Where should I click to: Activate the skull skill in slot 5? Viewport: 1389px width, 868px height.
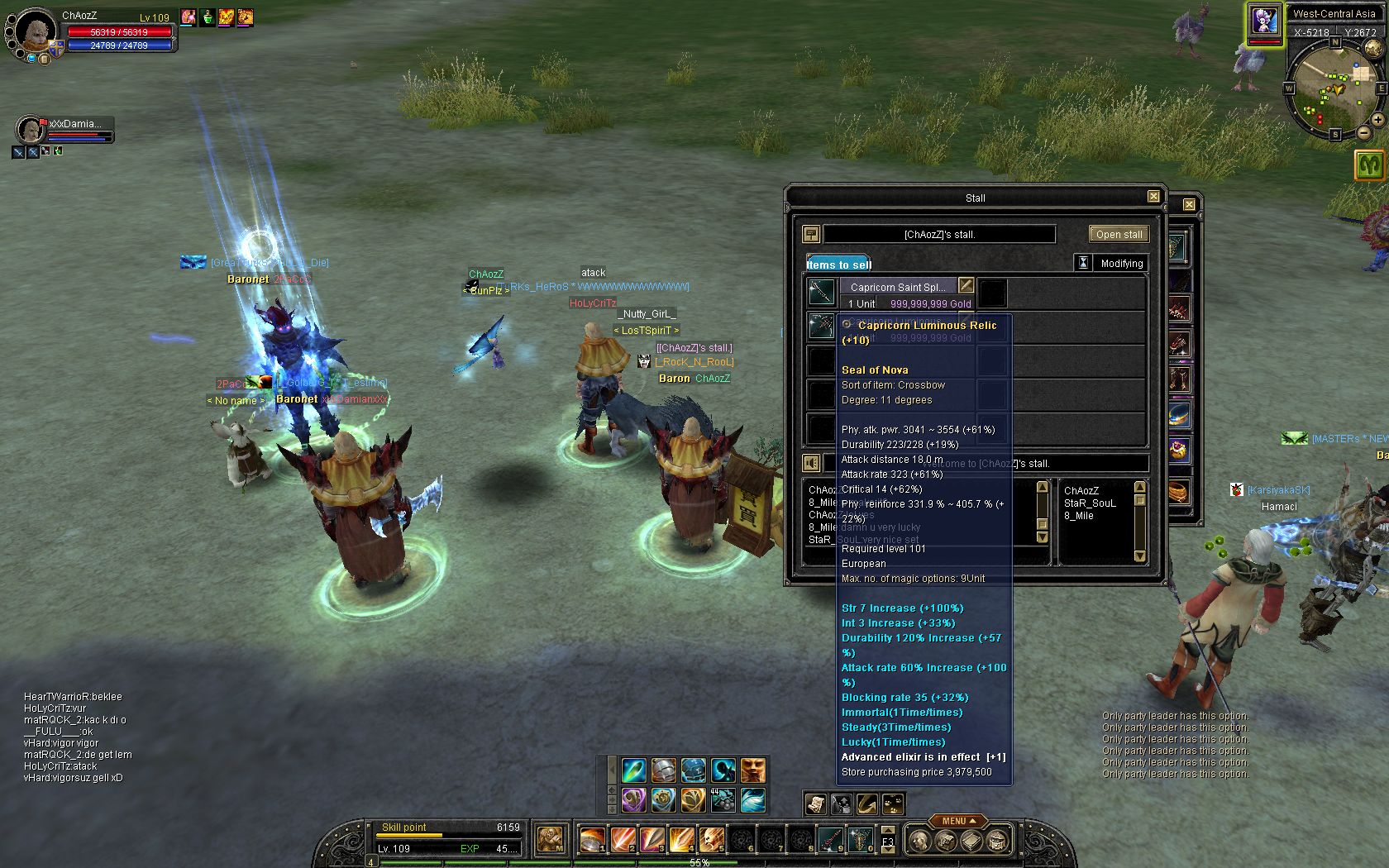pyautogui.click(x=712, y=840)
